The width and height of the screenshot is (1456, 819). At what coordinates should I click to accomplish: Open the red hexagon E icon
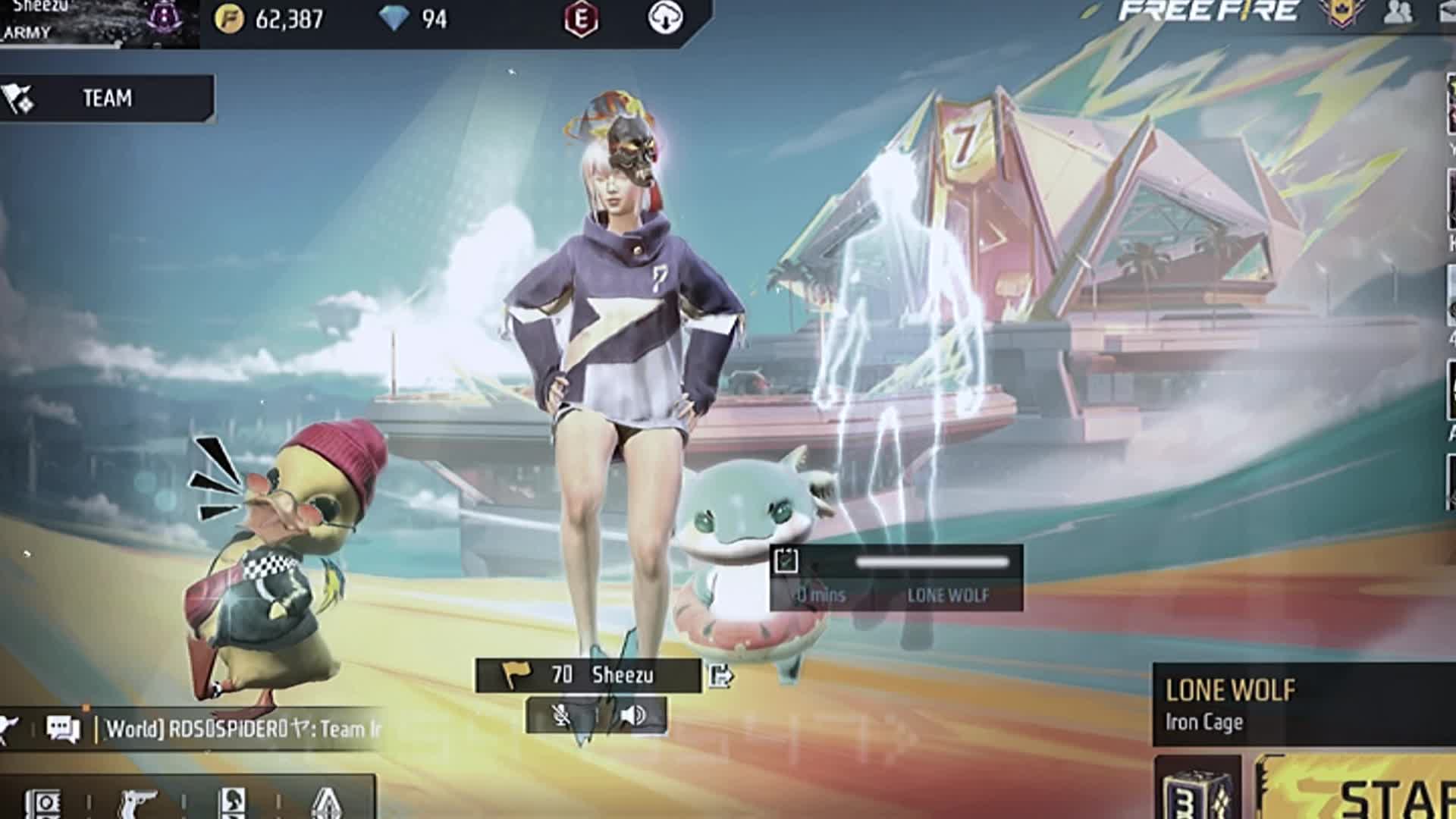tap(582, 19)
